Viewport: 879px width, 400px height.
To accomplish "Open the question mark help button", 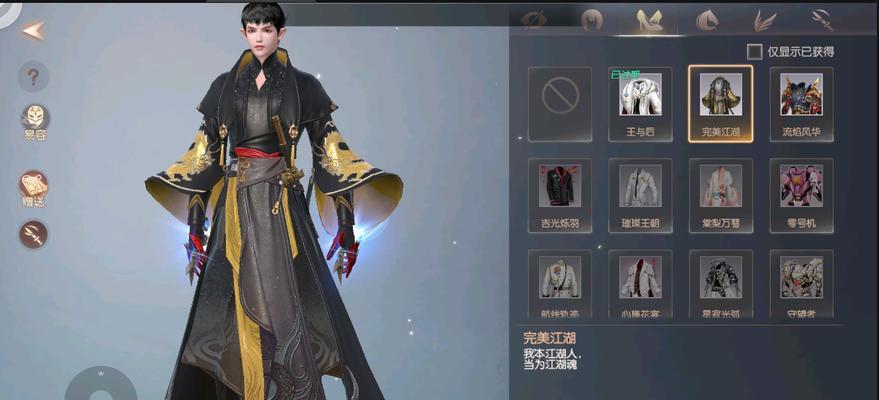I will coord(33,76).
